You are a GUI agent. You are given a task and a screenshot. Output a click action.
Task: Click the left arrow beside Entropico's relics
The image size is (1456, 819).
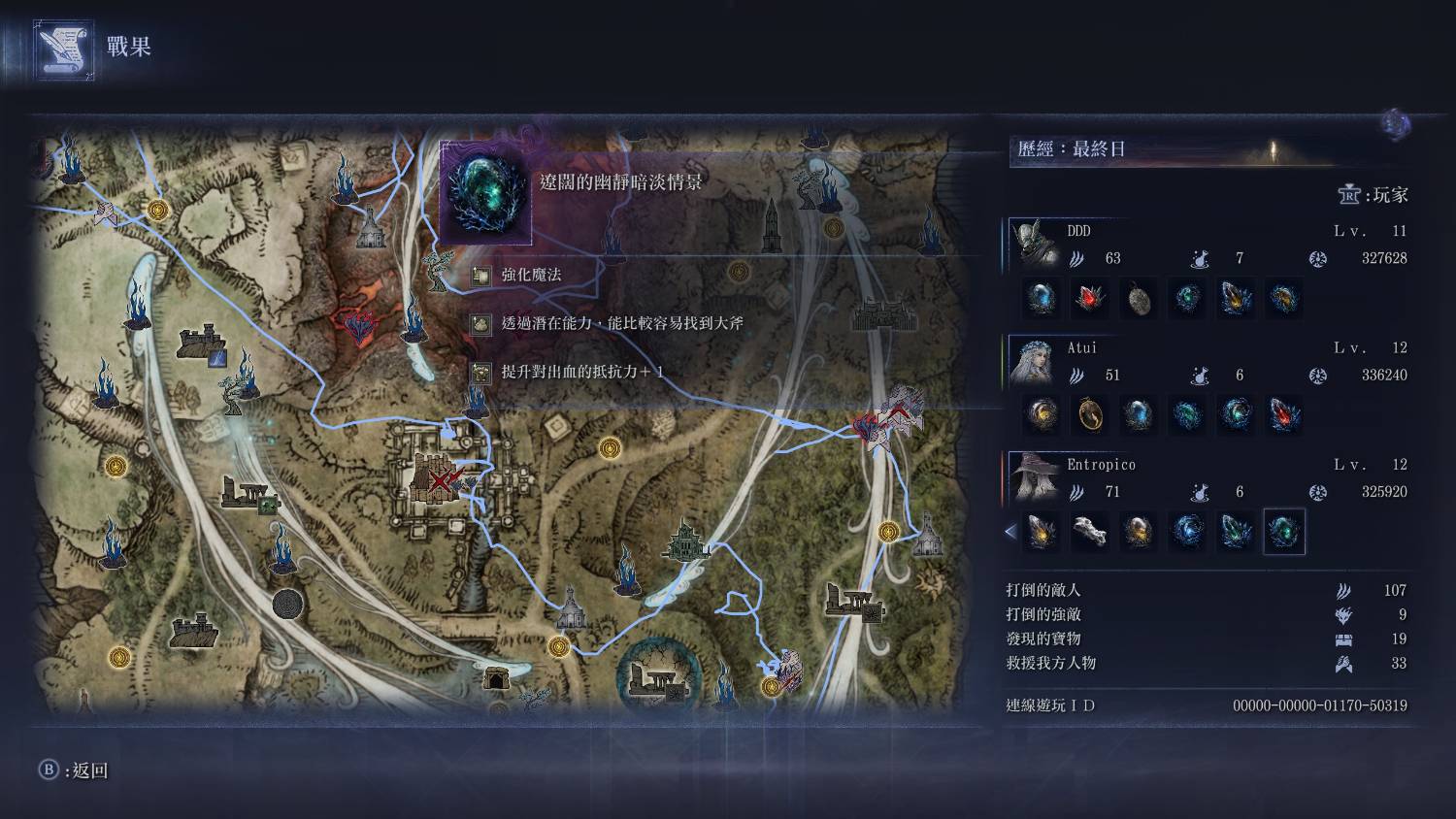tap(1010, 532)
